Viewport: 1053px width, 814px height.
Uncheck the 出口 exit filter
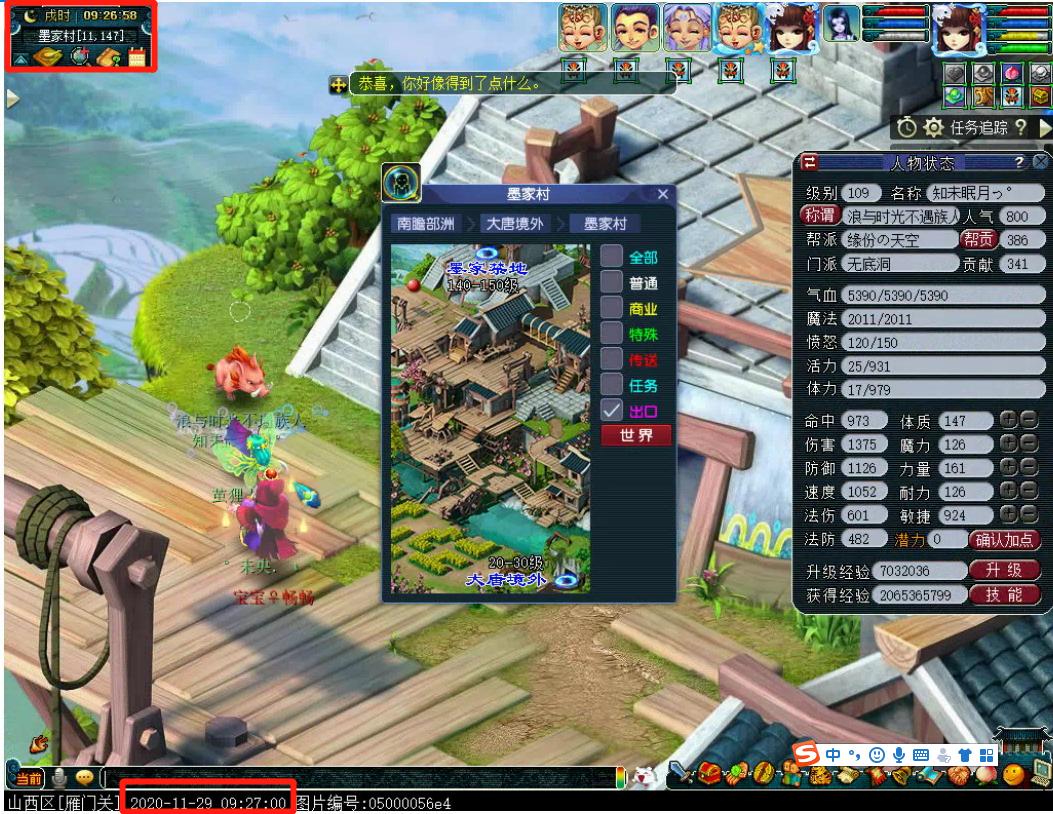pos(612,410)
